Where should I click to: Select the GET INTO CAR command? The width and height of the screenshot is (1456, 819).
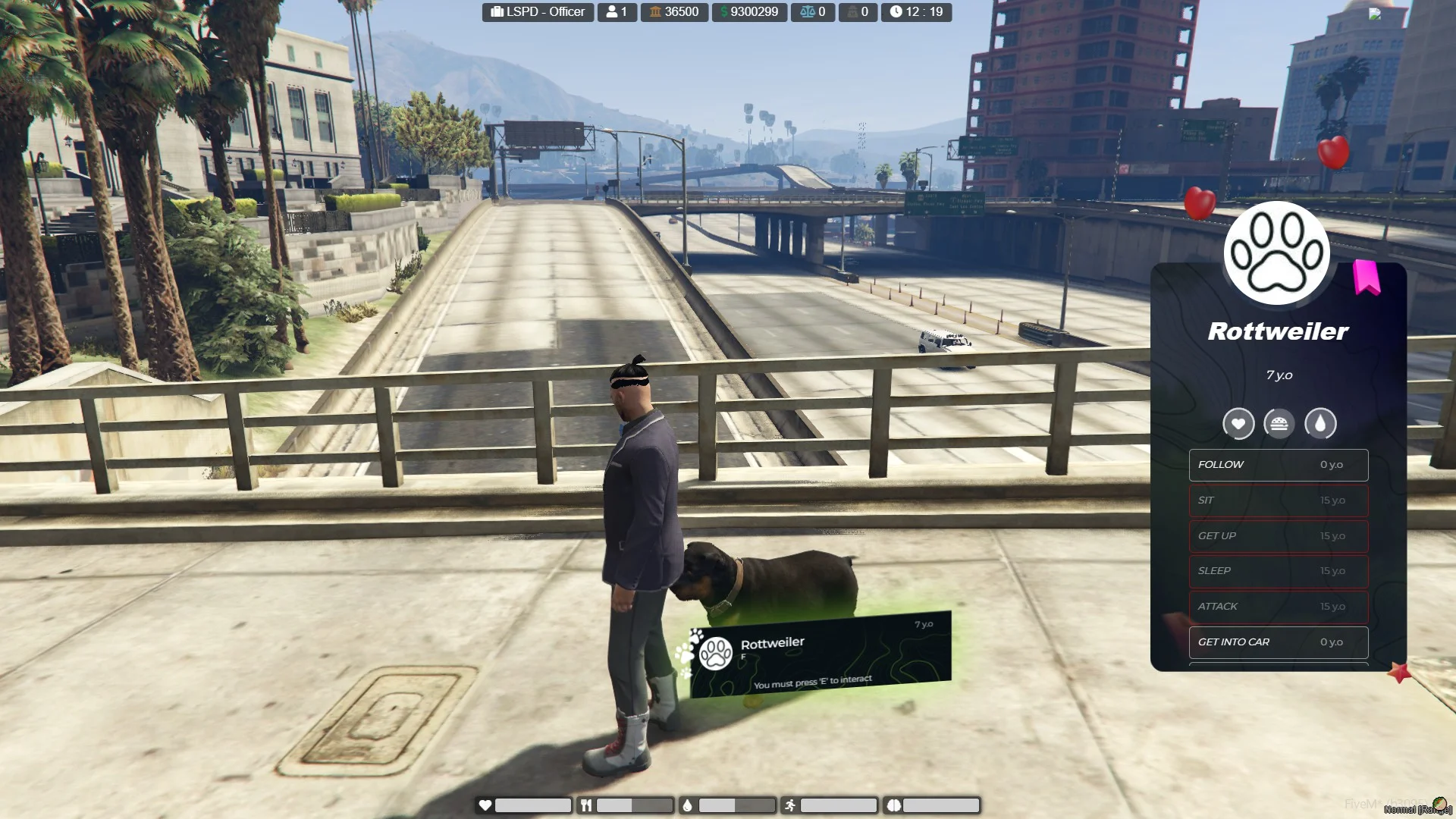coord(1278,642)
